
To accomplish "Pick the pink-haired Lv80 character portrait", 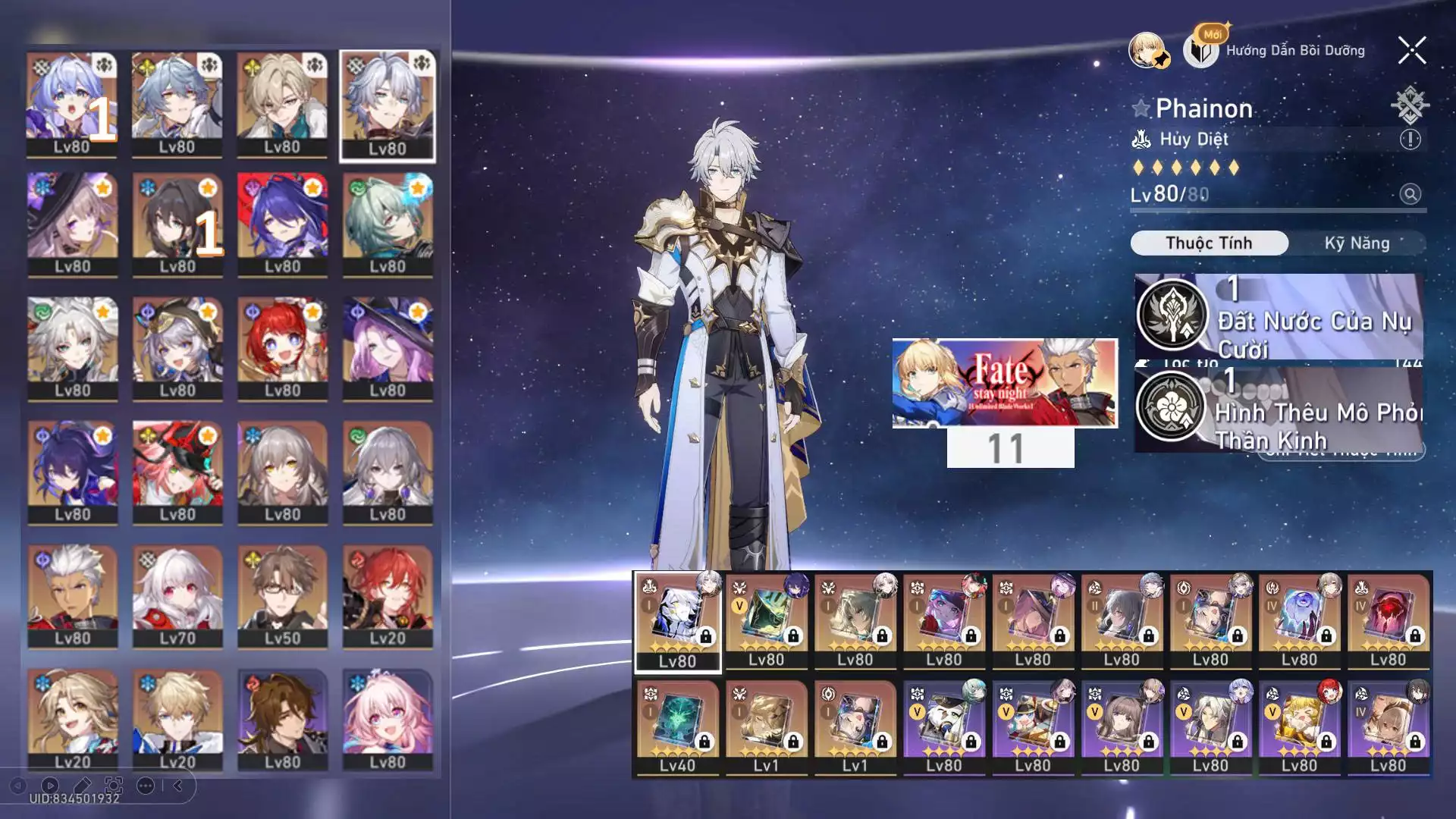I will coord(388,720).
